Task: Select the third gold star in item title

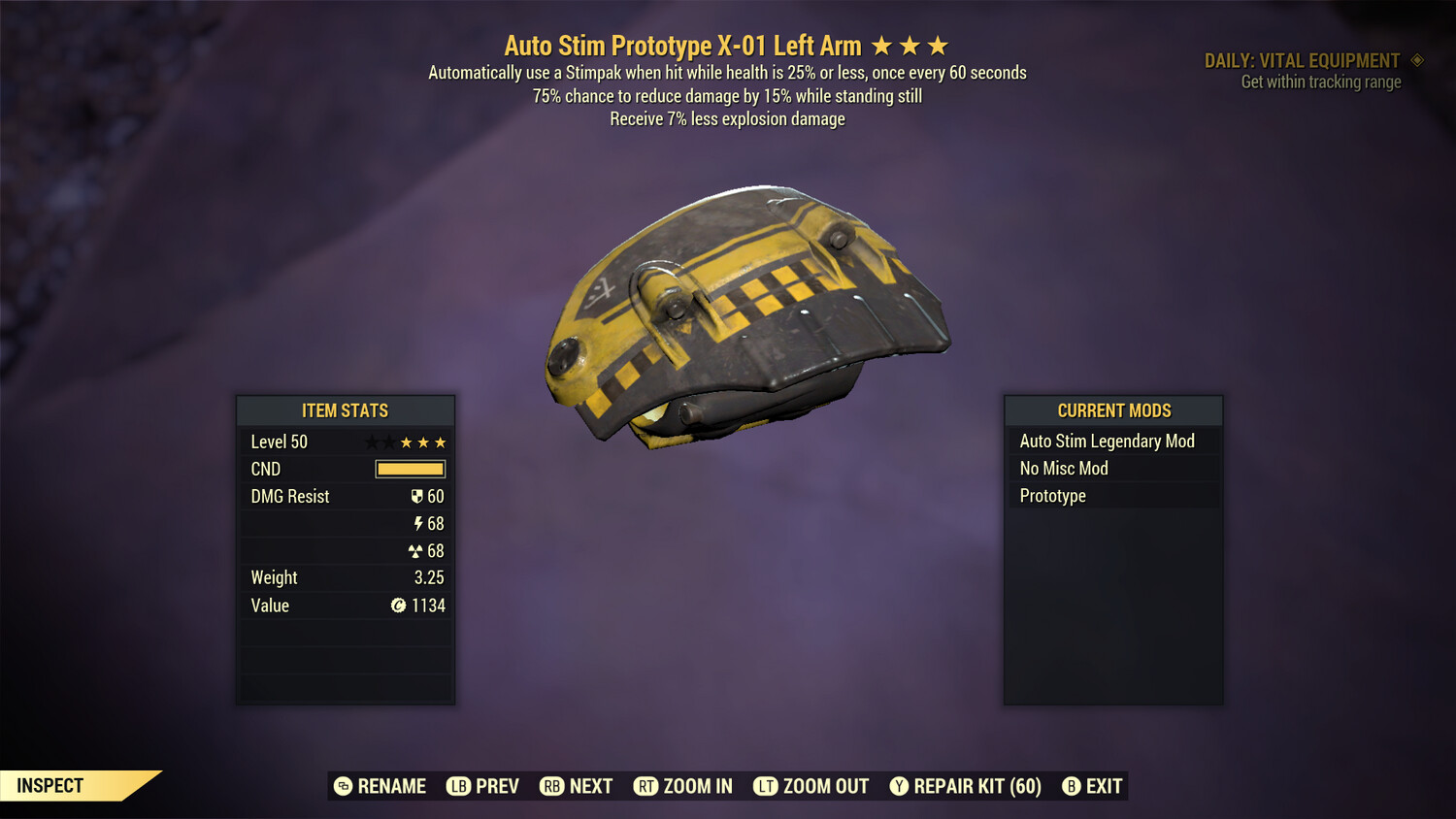Action: [935, 45]
